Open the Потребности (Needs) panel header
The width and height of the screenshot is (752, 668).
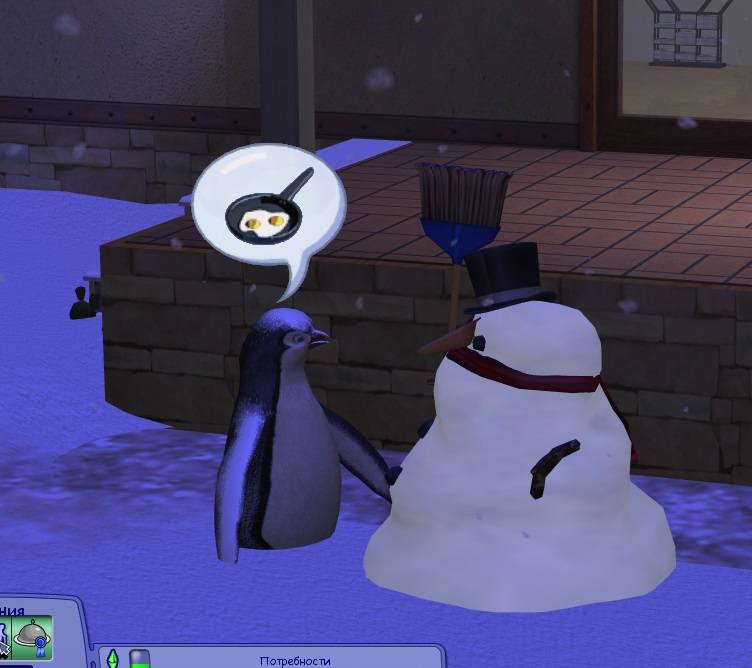pyautogui.click(x=292, y=660)
